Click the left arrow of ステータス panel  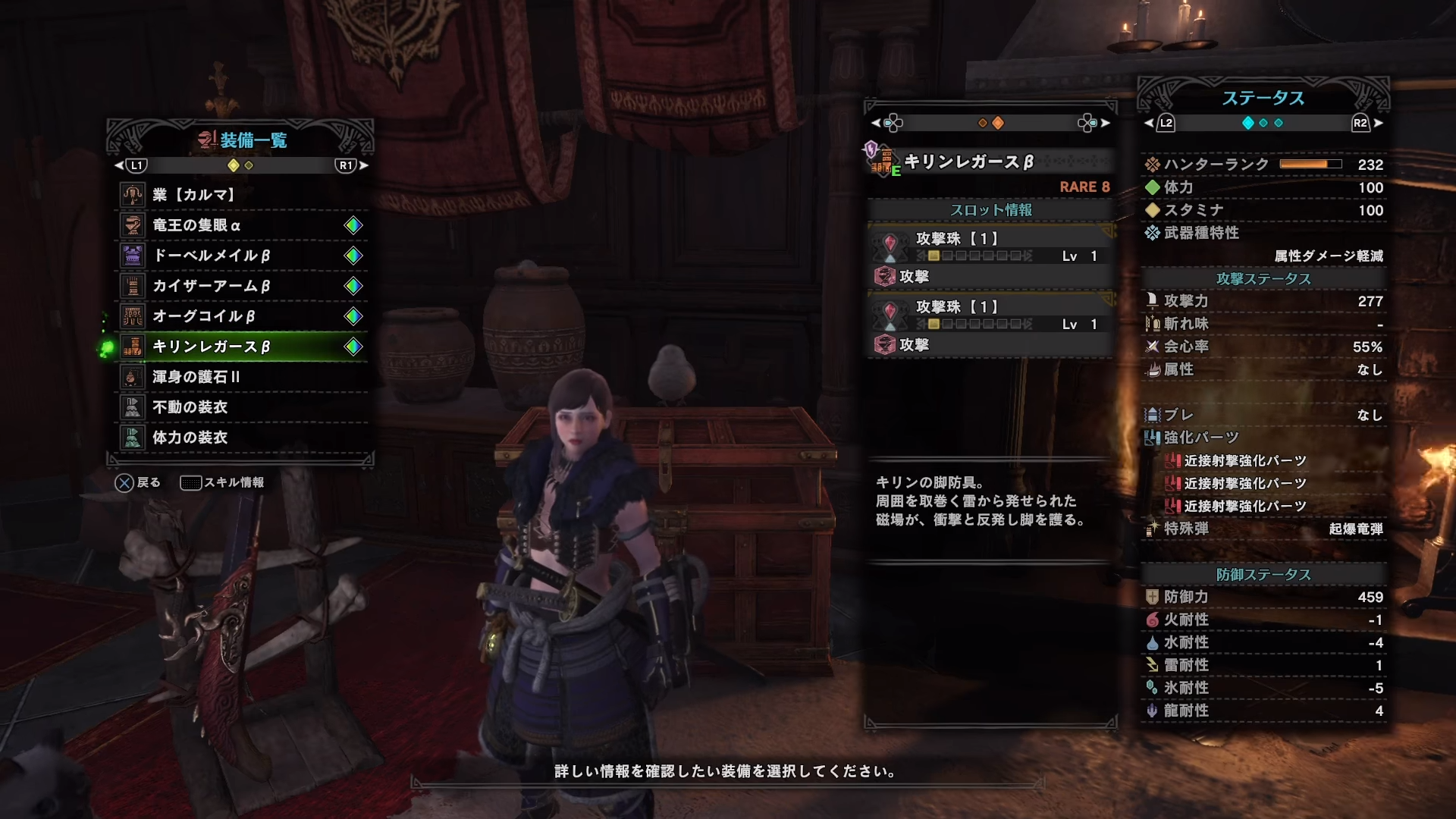[1149, 123]
